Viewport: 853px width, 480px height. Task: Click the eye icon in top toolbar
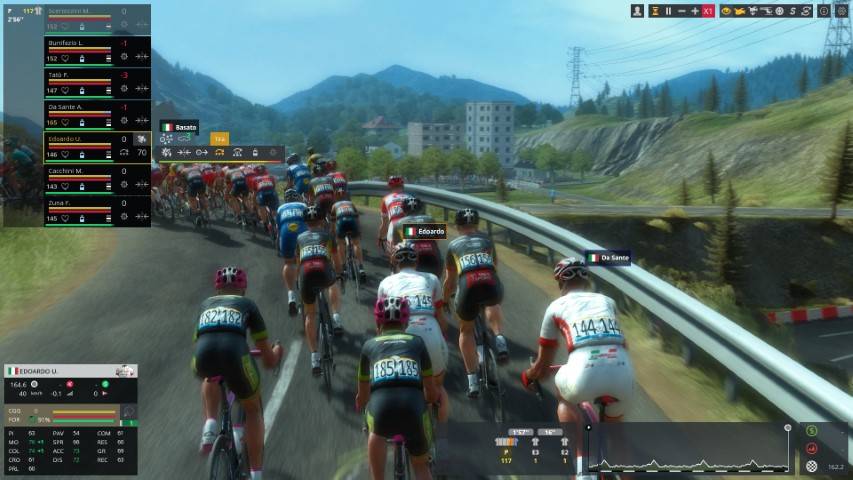(726, 11)
